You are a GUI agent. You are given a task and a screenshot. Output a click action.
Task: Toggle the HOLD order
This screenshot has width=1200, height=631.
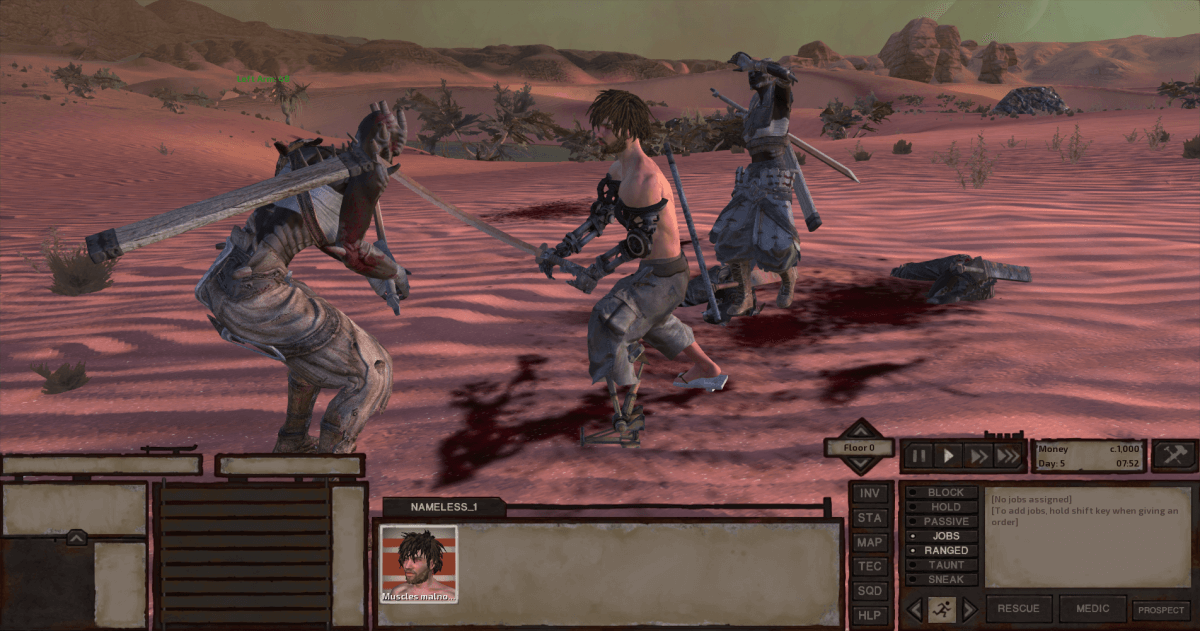pos(940,507)
